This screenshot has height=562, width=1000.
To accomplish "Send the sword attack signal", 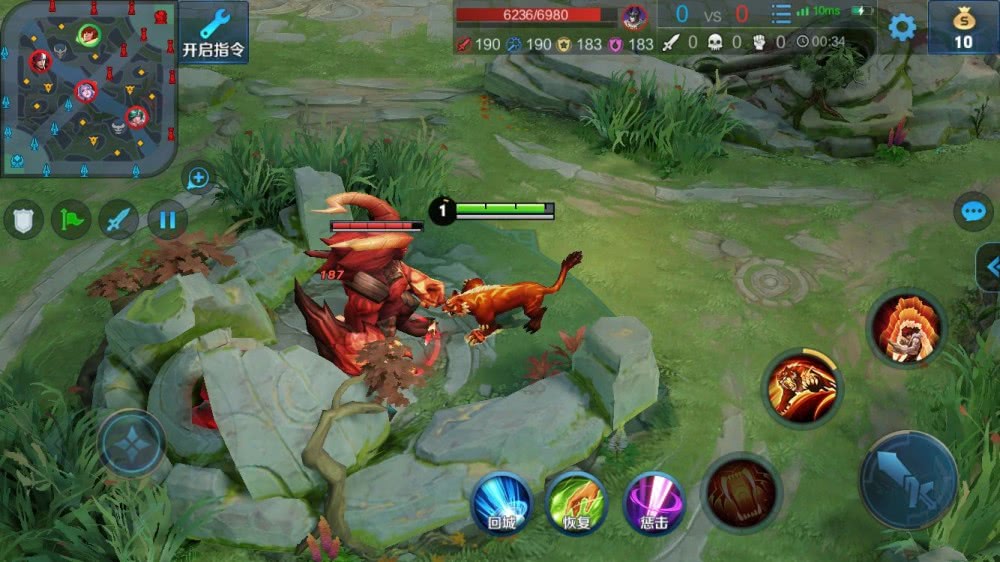I will click(x=119, y=219).
